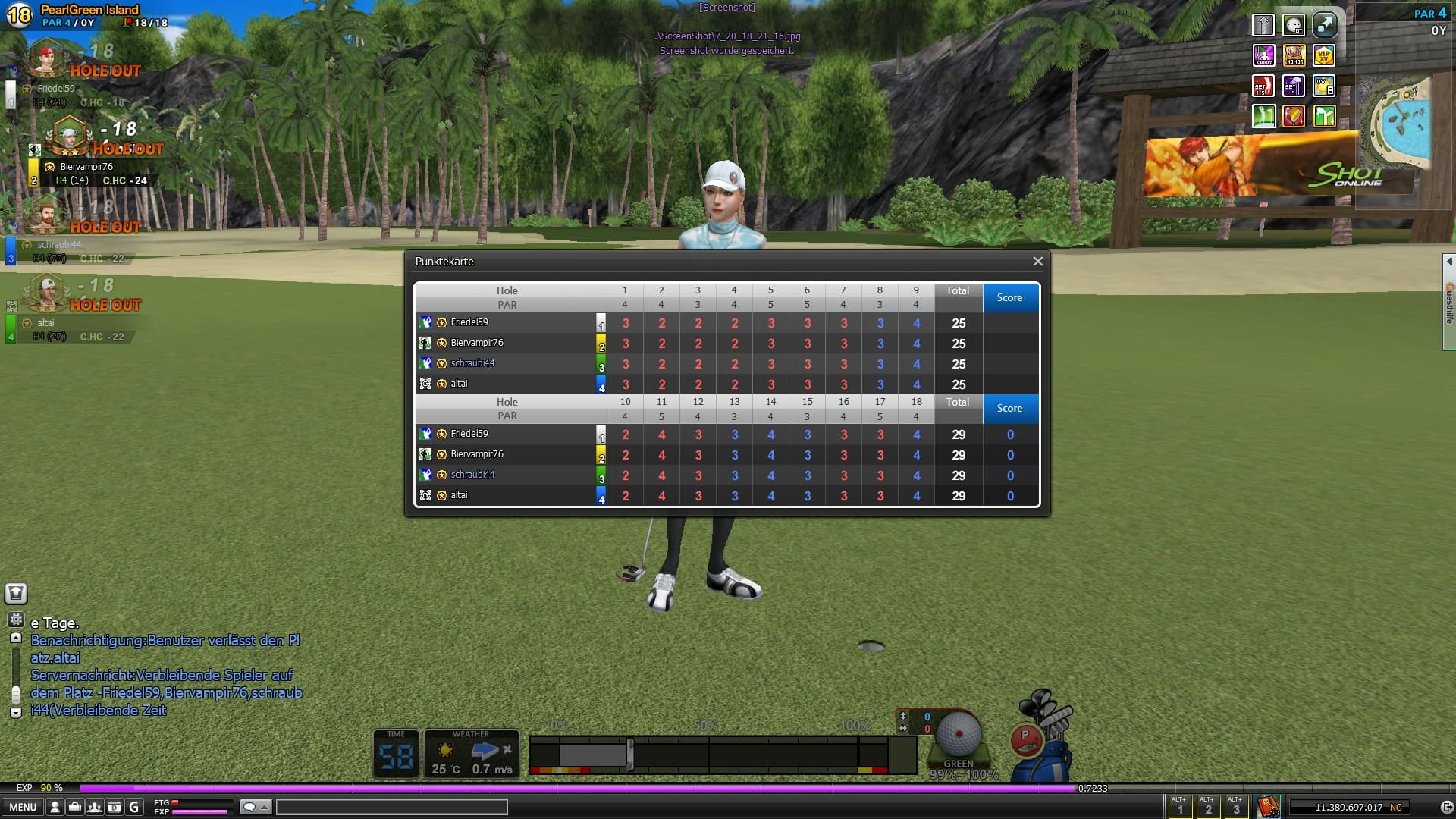
Task: Open the friends group icon
Action: (94, 807)
